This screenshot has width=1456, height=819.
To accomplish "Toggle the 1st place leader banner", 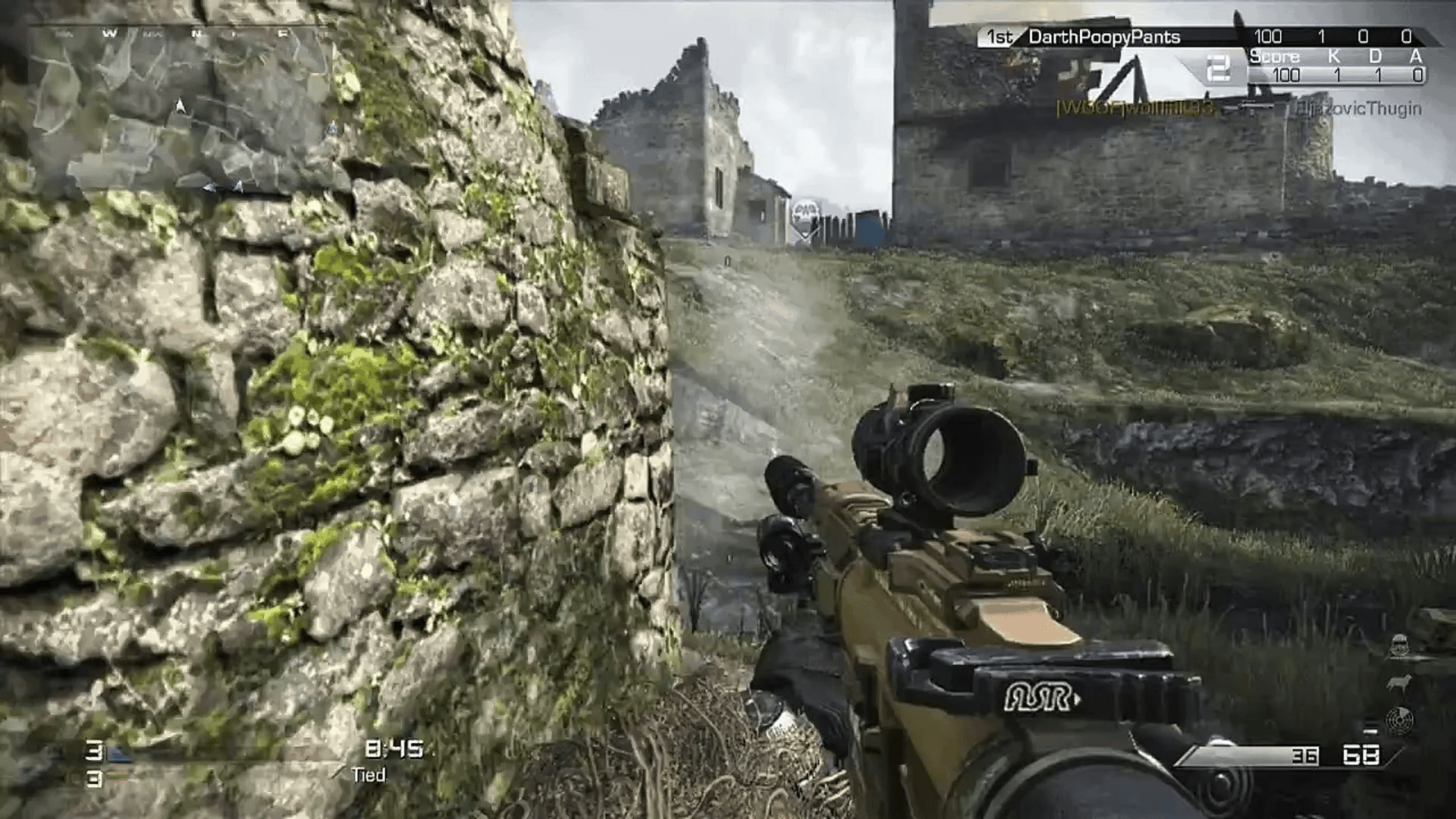I will tap(999, 36).
